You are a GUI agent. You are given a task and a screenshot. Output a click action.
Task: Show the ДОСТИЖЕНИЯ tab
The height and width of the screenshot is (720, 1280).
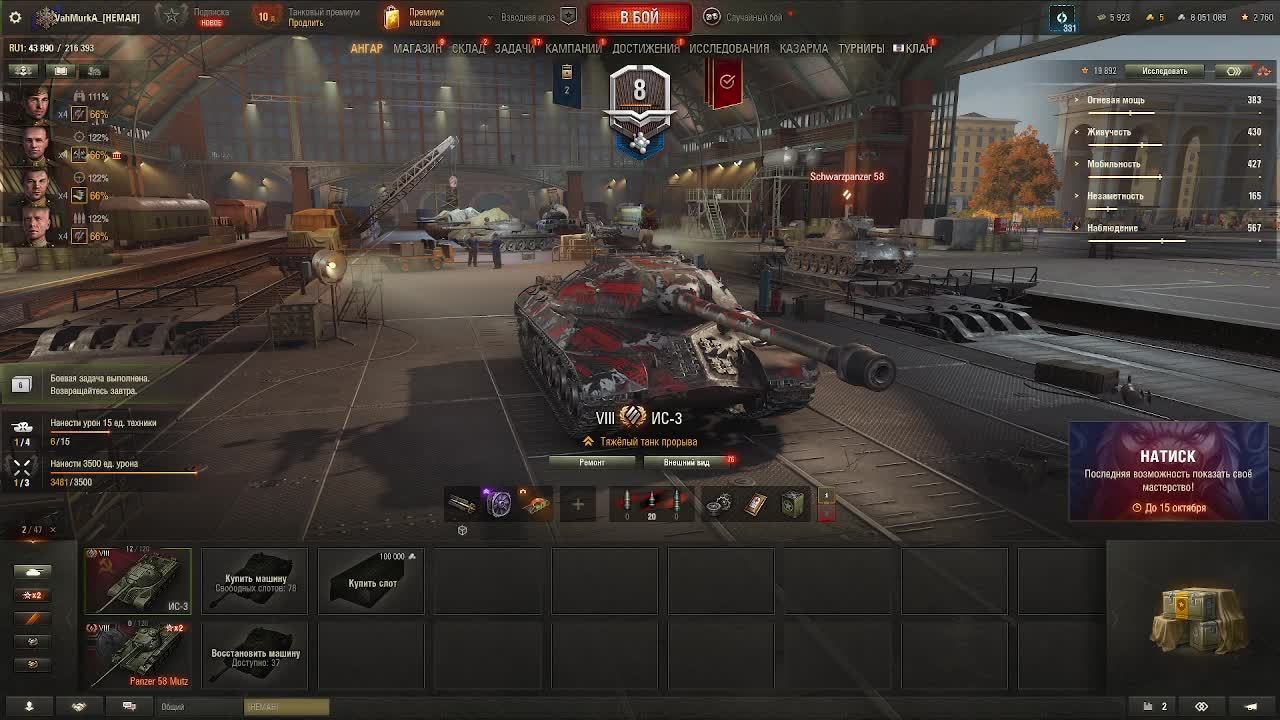[x=645, y=48]
